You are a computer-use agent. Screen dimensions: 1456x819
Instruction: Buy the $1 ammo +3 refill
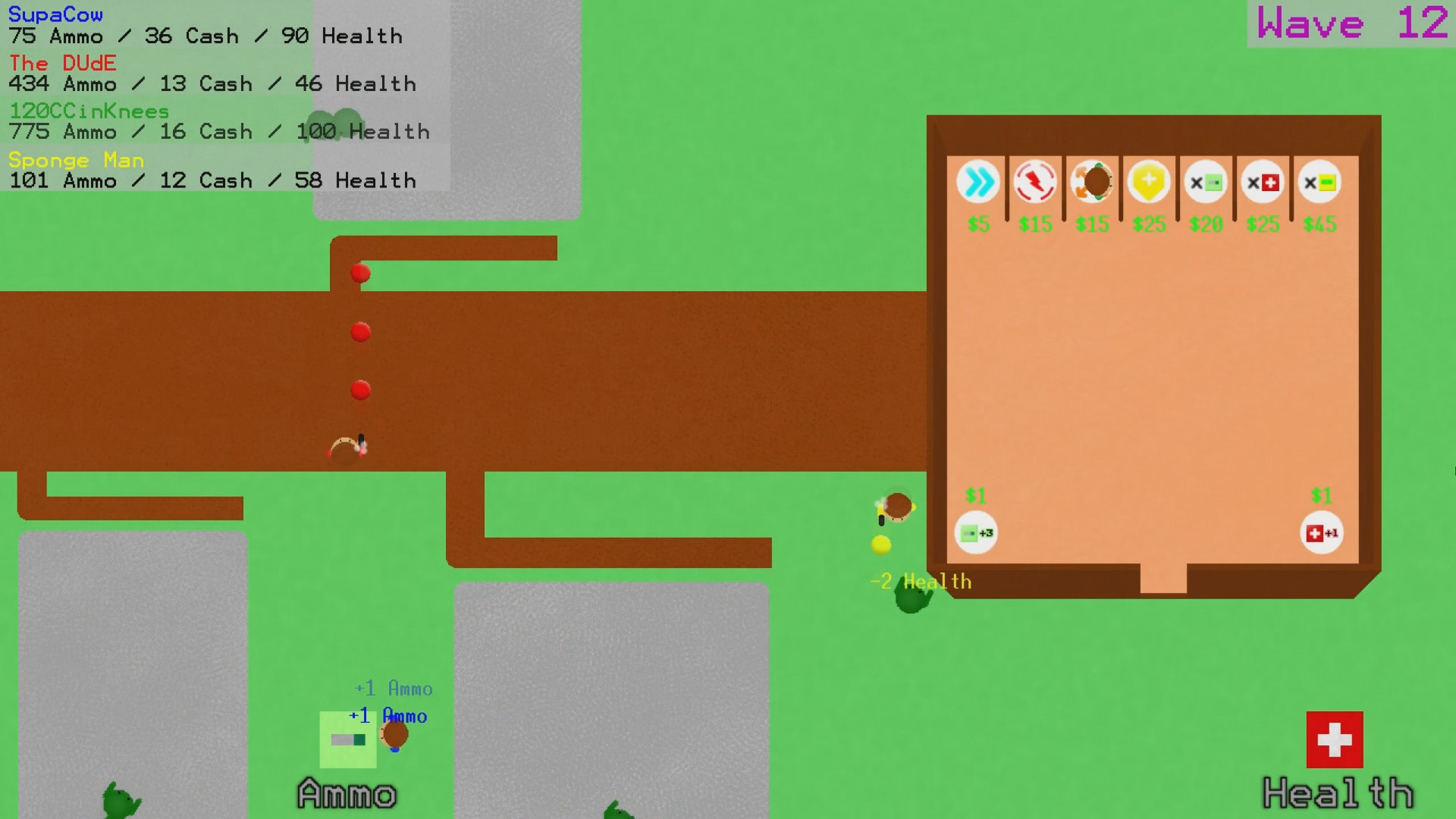pyautogui.click(x=975, y=532)
